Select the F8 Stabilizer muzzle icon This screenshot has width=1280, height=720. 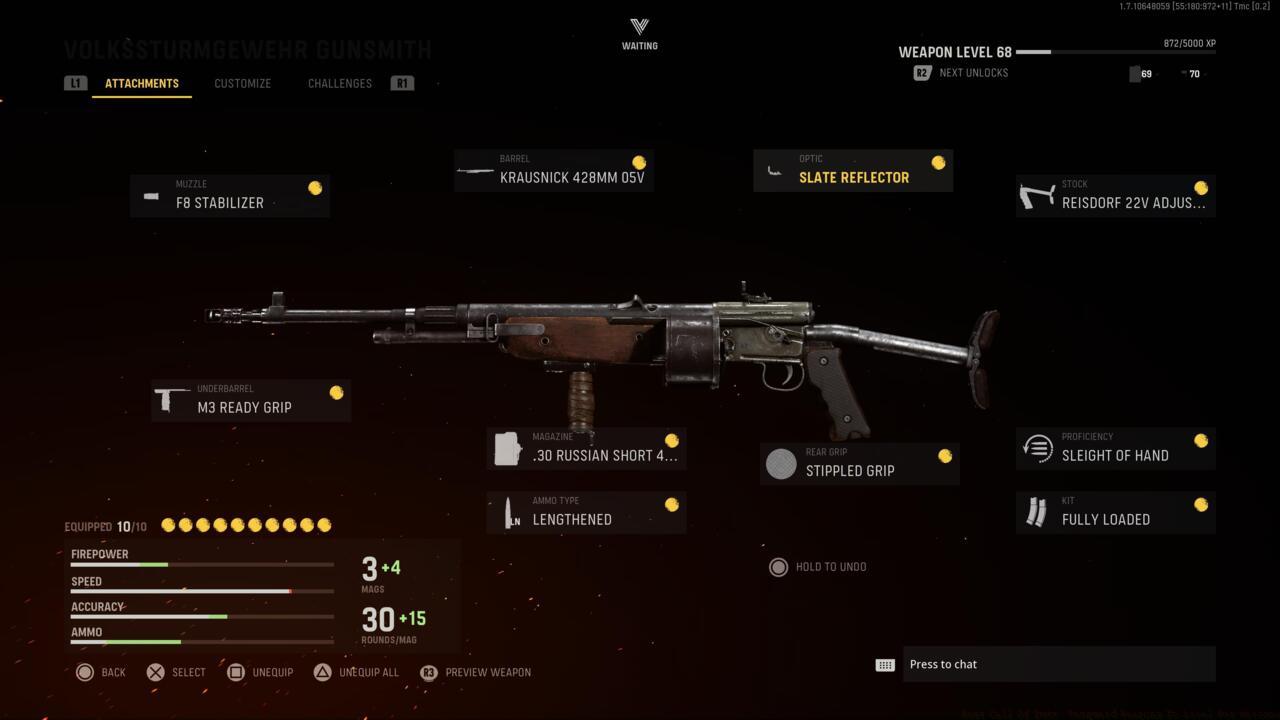pos(150,195)
